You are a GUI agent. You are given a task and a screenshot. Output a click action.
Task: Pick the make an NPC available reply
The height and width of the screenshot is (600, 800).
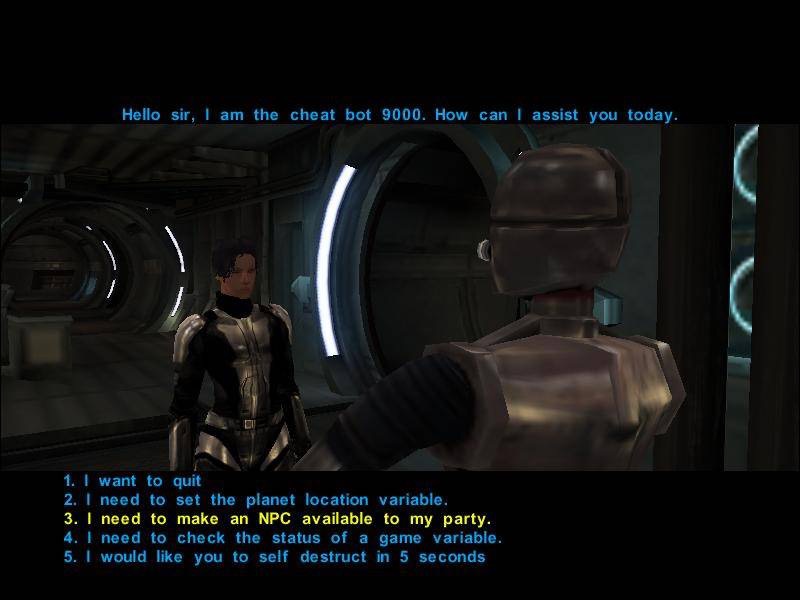tap(277, 519)
